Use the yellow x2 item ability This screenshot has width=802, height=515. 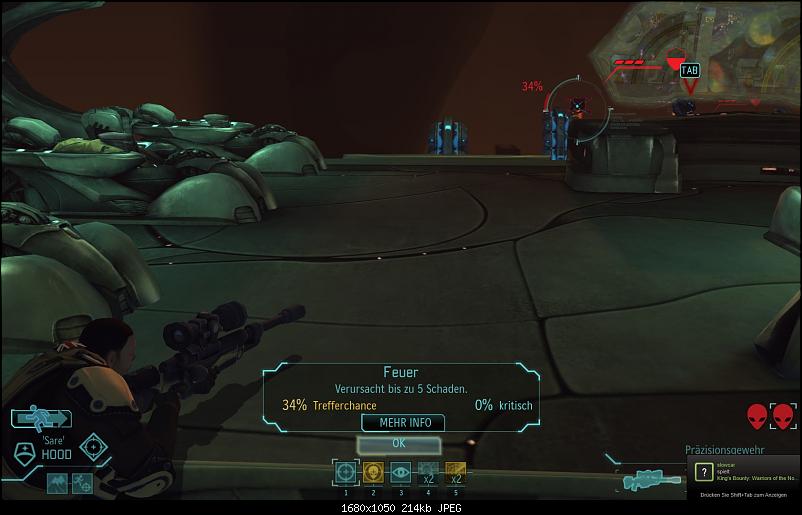click(x=454, y=472)
